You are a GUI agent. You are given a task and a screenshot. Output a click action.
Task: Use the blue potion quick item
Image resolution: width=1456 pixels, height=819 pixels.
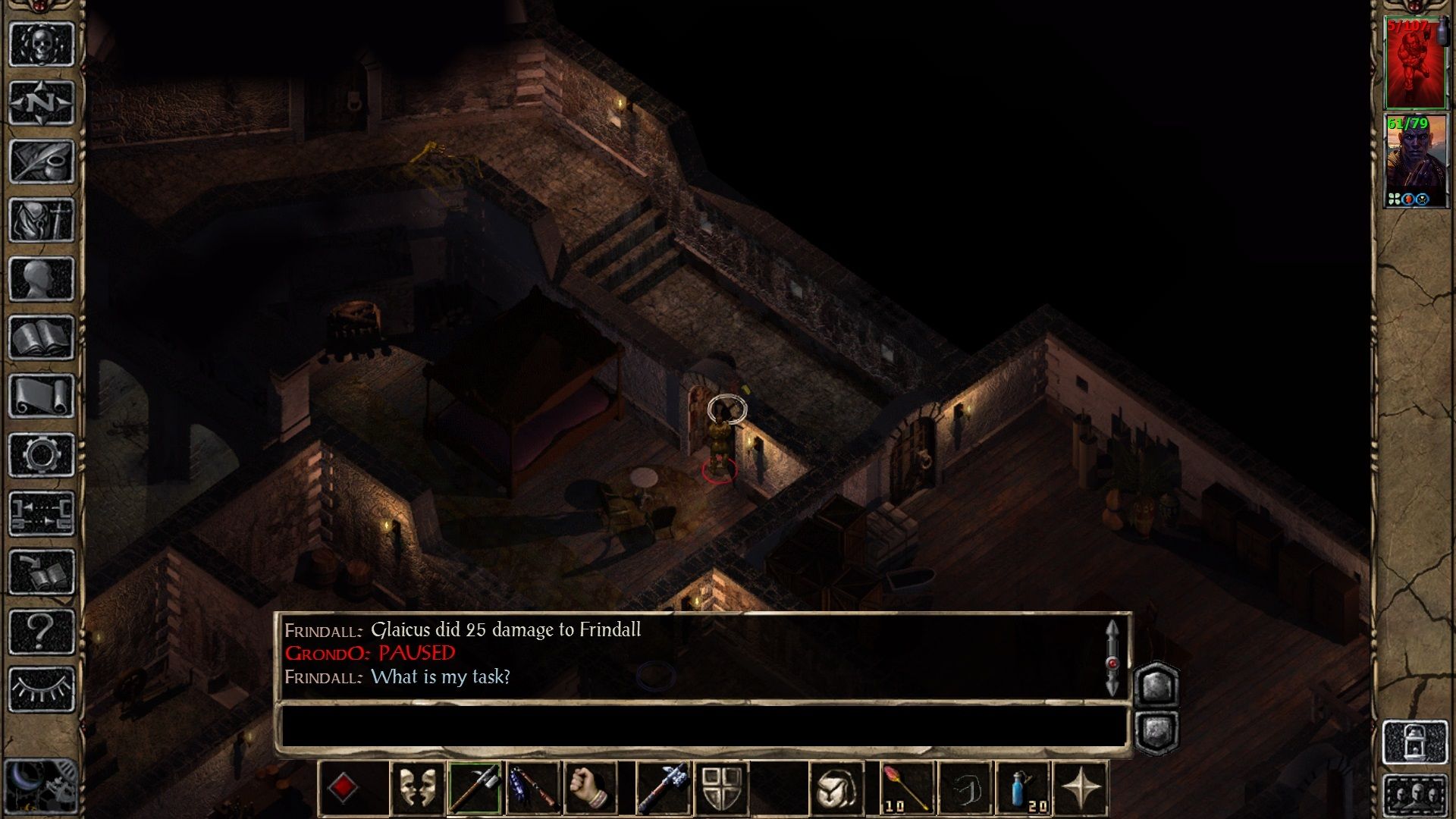coord(1023,789)
